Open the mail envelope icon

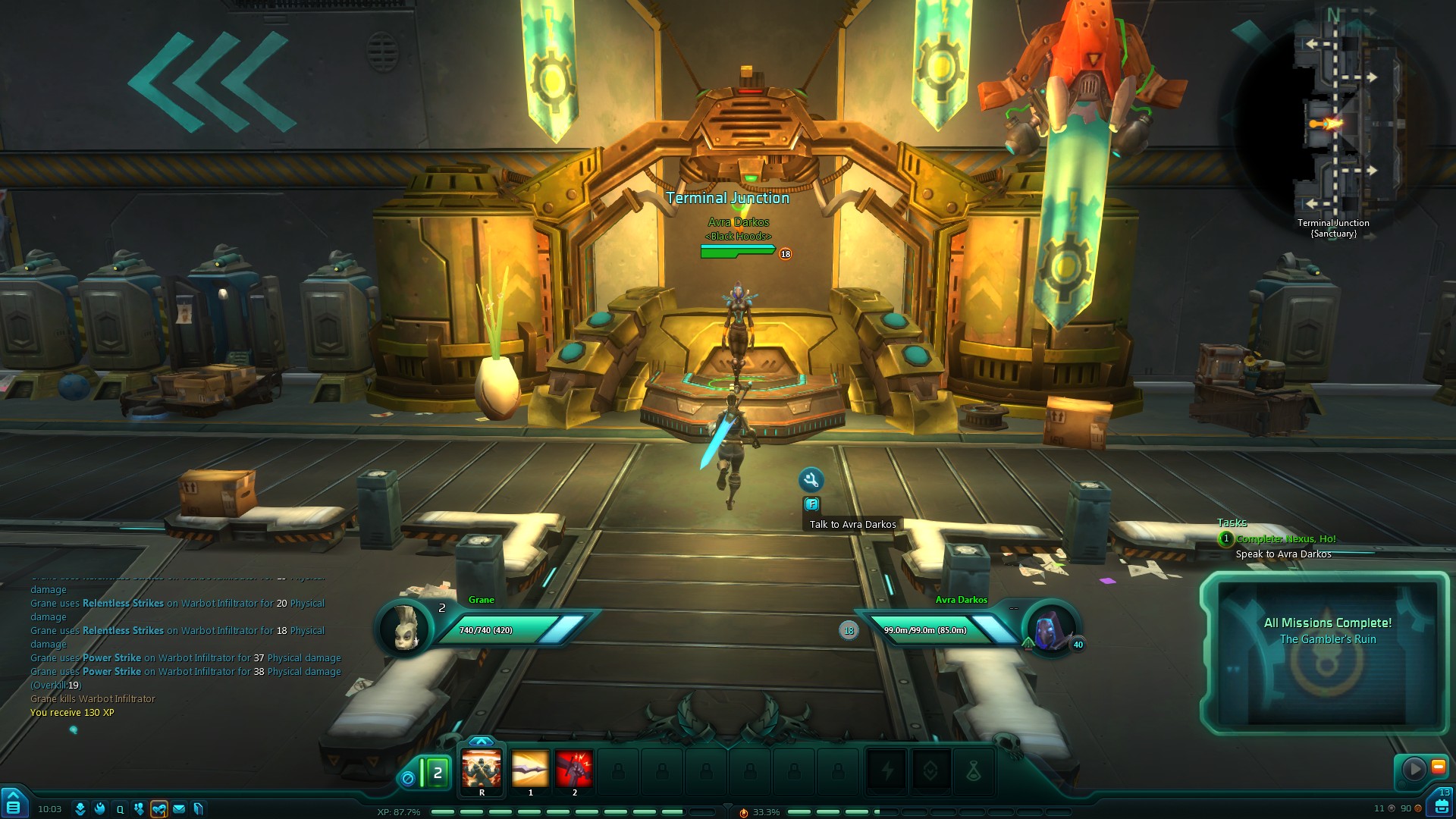tap(179, 809)
